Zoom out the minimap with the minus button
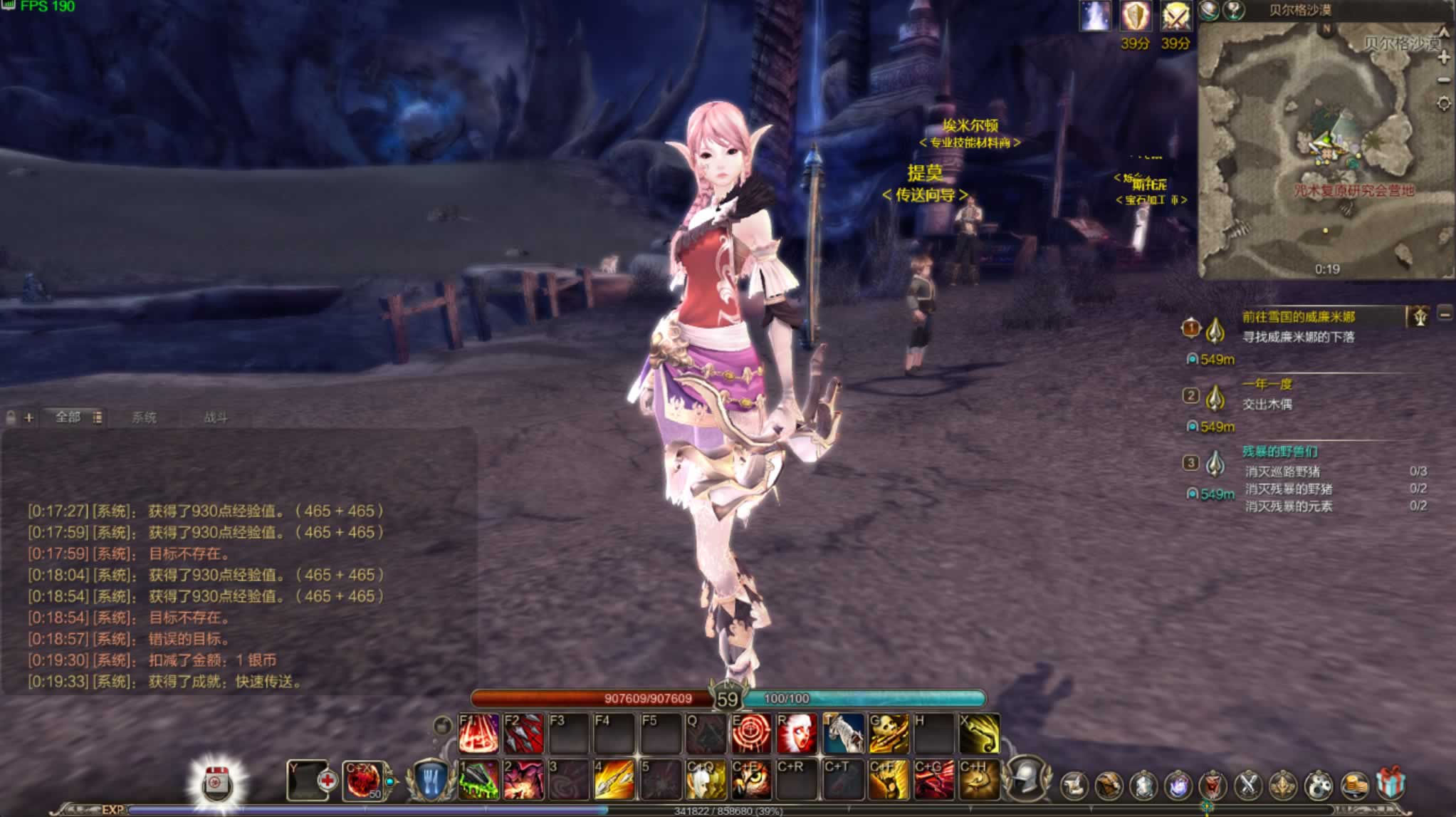The image size is (1456, 817). (1444, 80)
